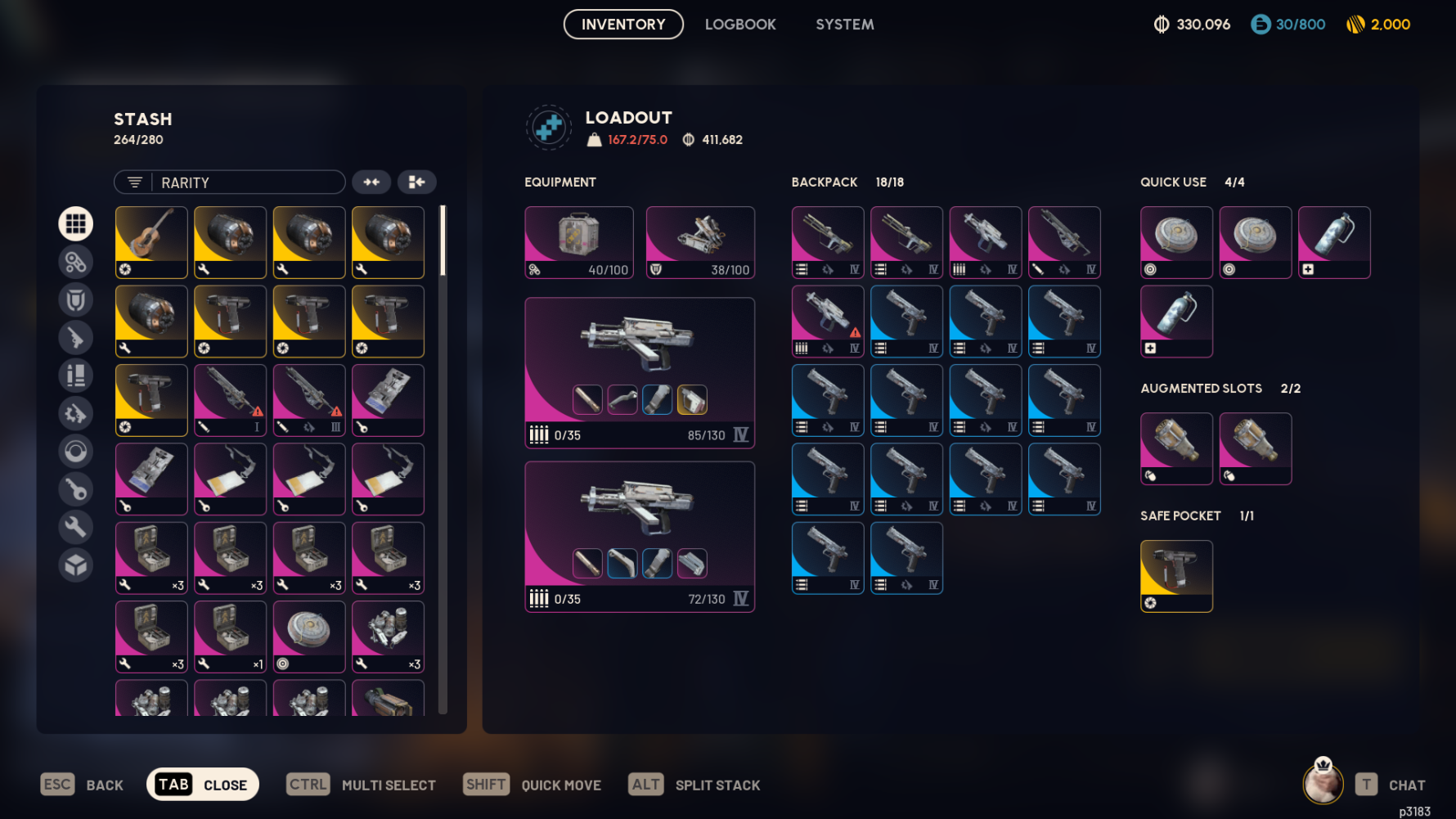Click the sort-compress arrows button above the stash grid
This screenshot has height=819, width=1456.
pos(372,182)
